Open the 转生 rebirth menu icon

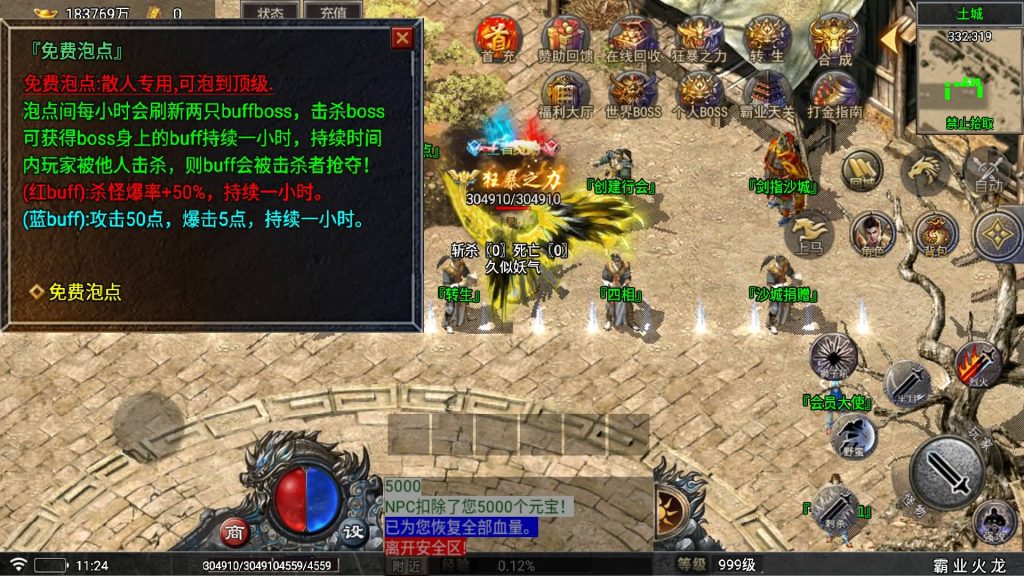pyautogui.click(x=766, y=37)
